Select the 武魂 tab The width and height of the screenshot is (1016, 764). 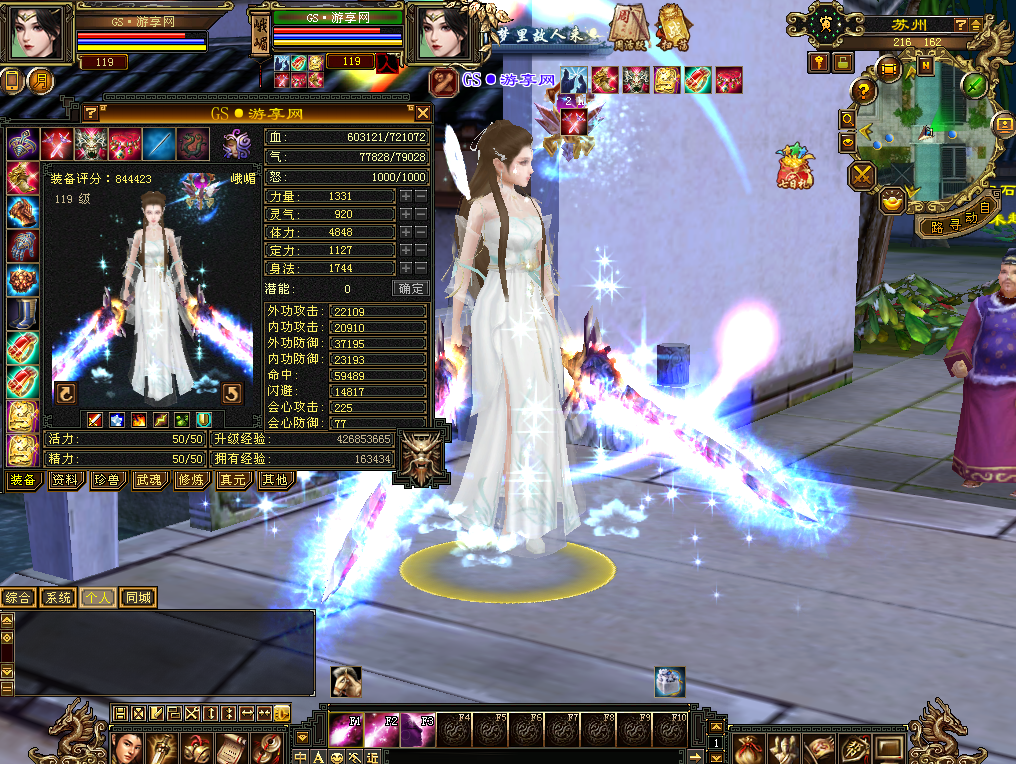149,480
